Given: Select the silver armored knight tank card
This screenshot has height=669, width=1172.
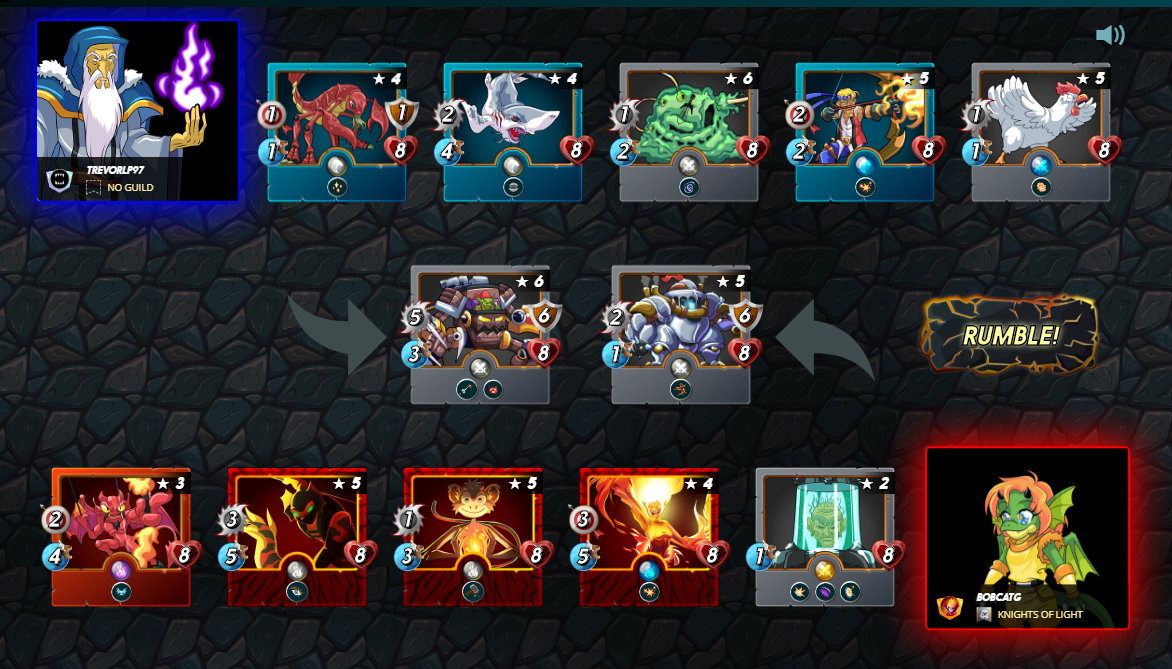Looking at the screenshot, I should [681, 334].
